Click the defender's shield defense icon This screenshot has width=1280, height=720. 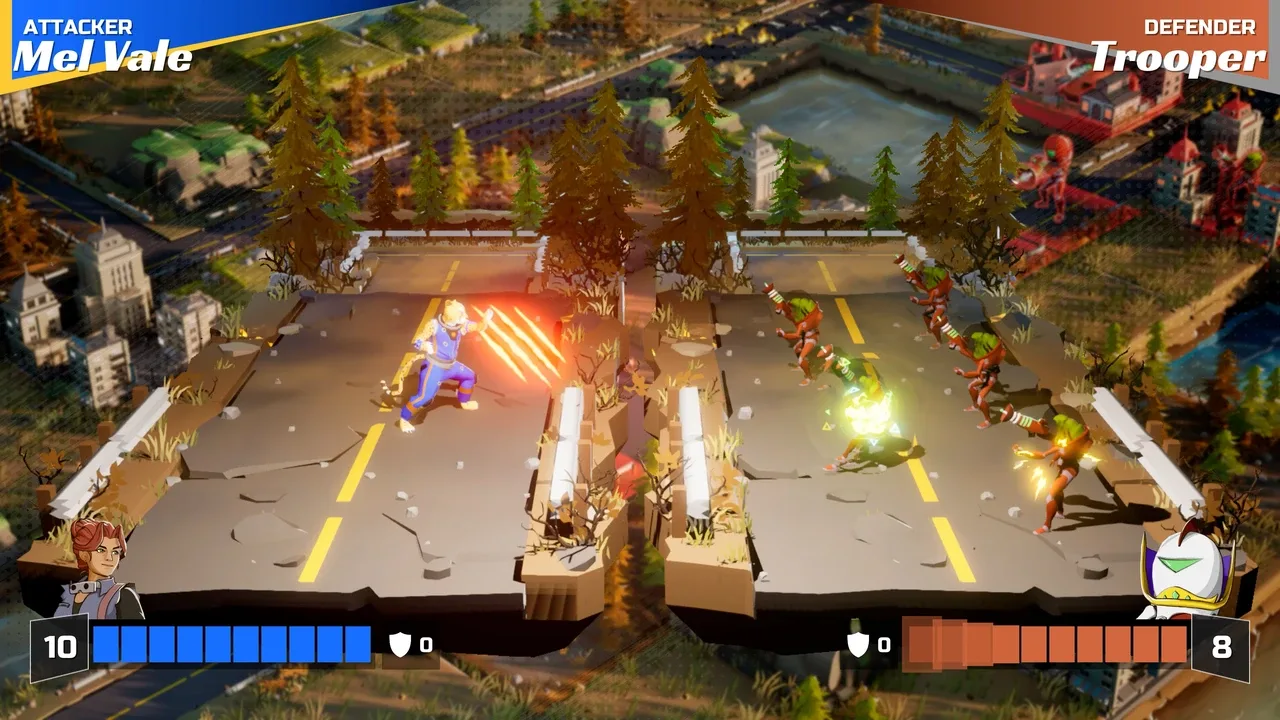pyautogui.click(x=858, y=645)
